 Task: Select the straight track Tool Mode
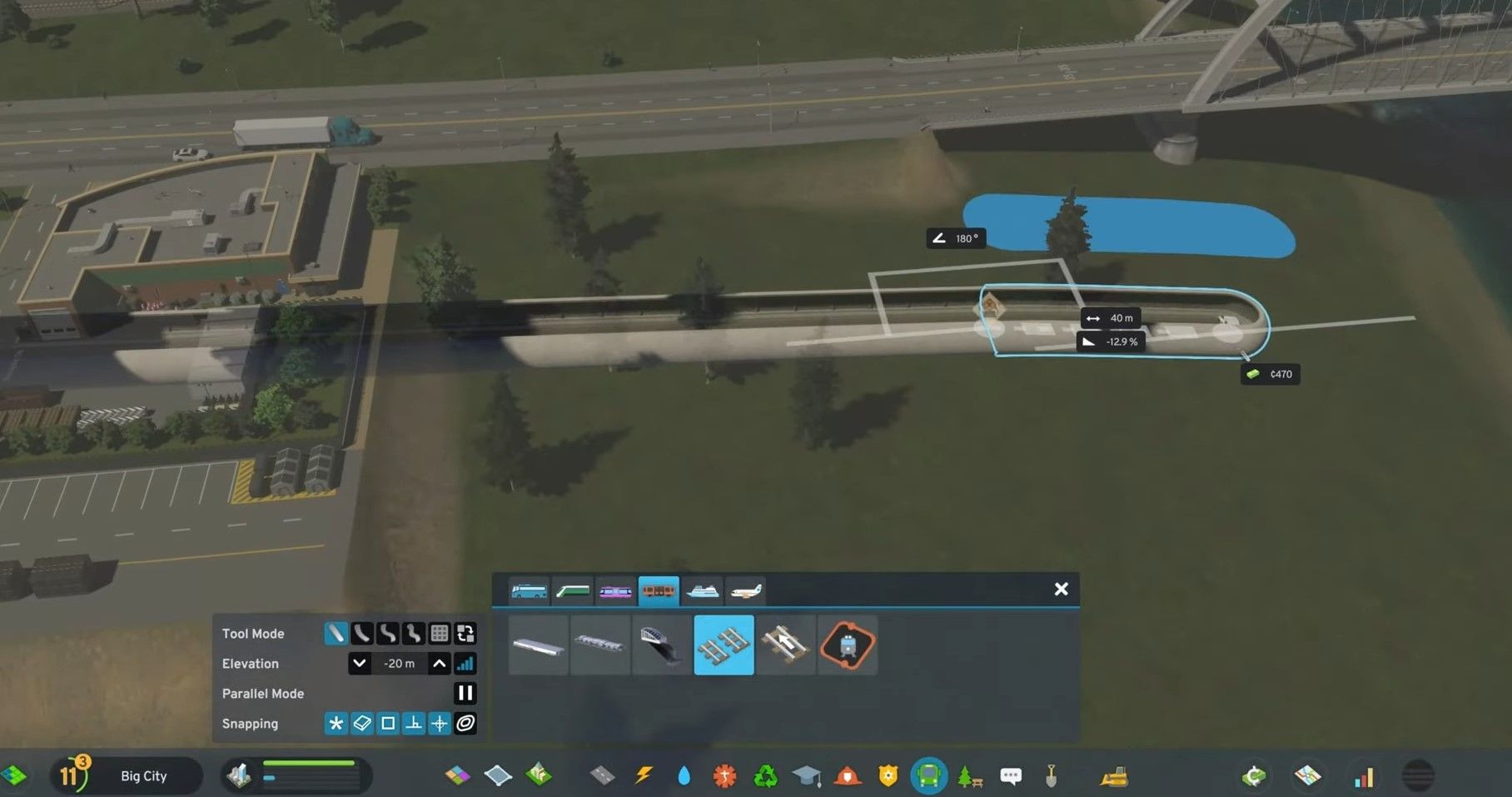click(336, 634)
